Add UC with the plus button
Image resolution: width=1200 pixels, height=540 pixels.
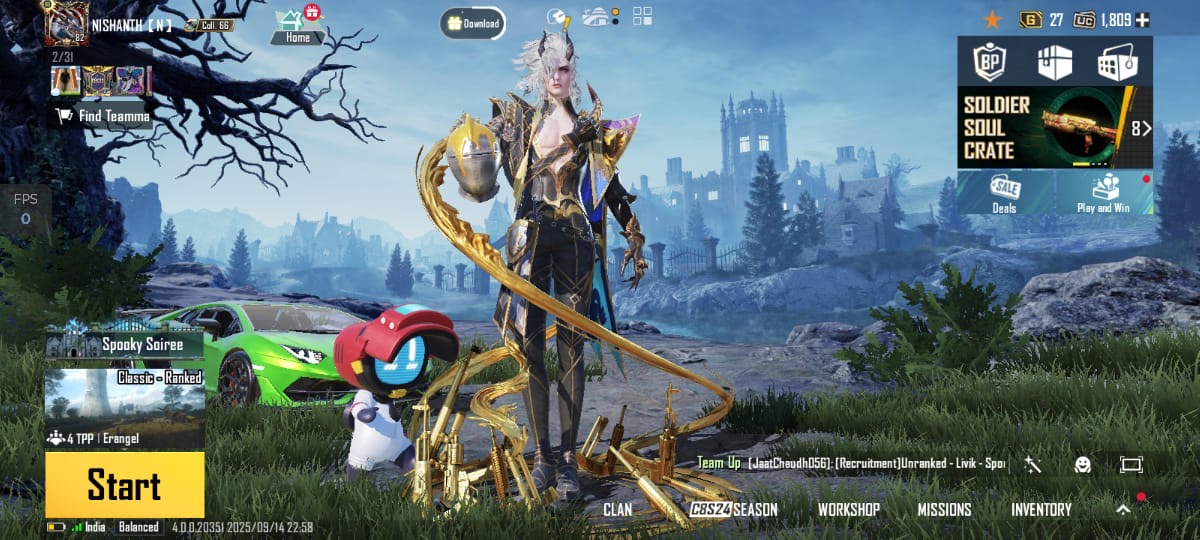[x=1142, y=19]
